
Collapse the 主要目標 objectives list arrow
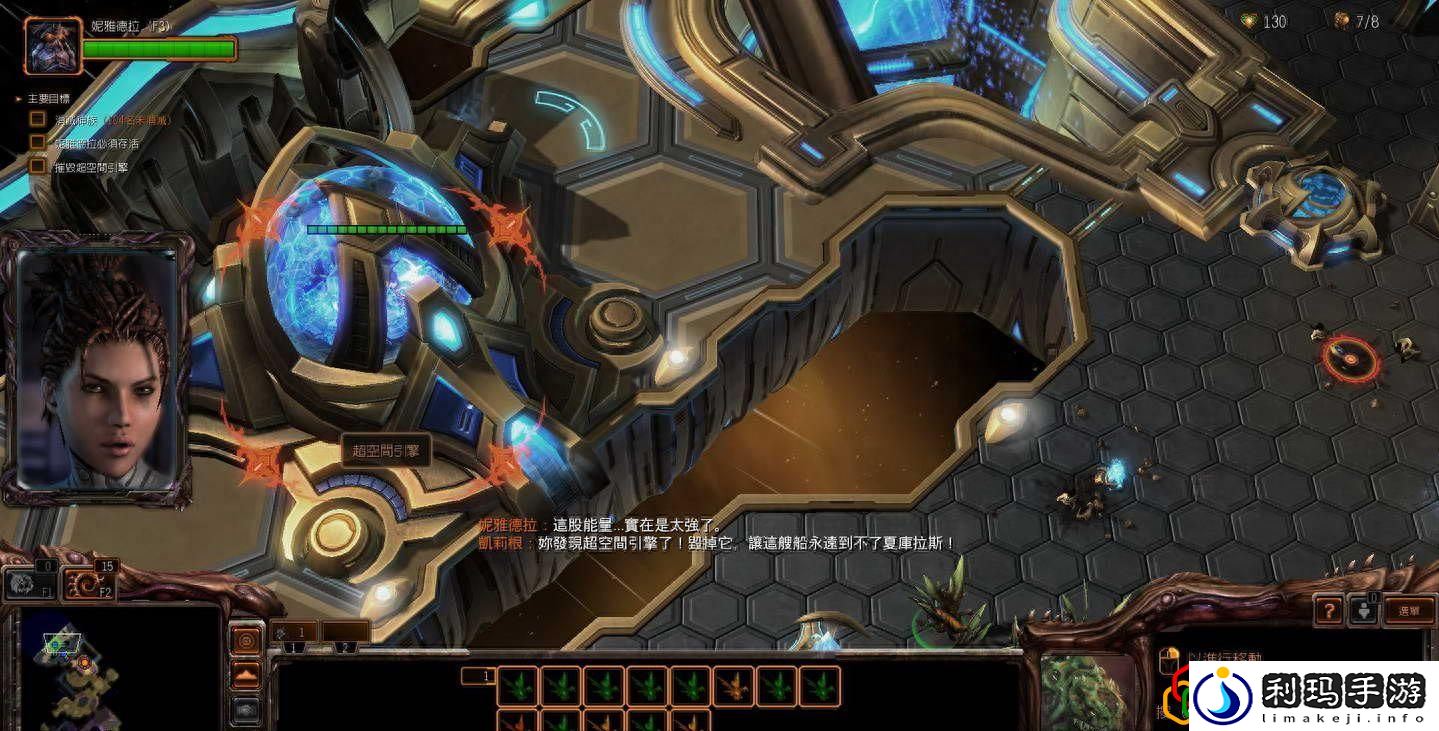(18, 99)
